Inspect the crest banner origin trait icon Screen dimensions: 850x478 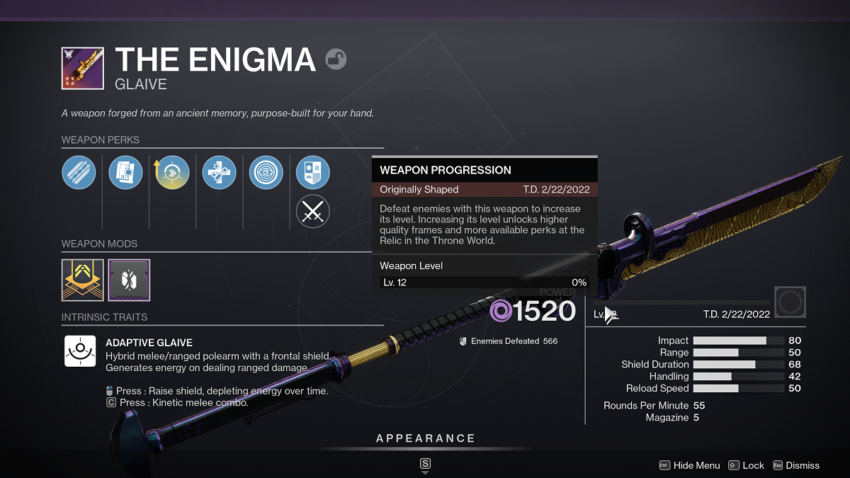click(313, 173)
